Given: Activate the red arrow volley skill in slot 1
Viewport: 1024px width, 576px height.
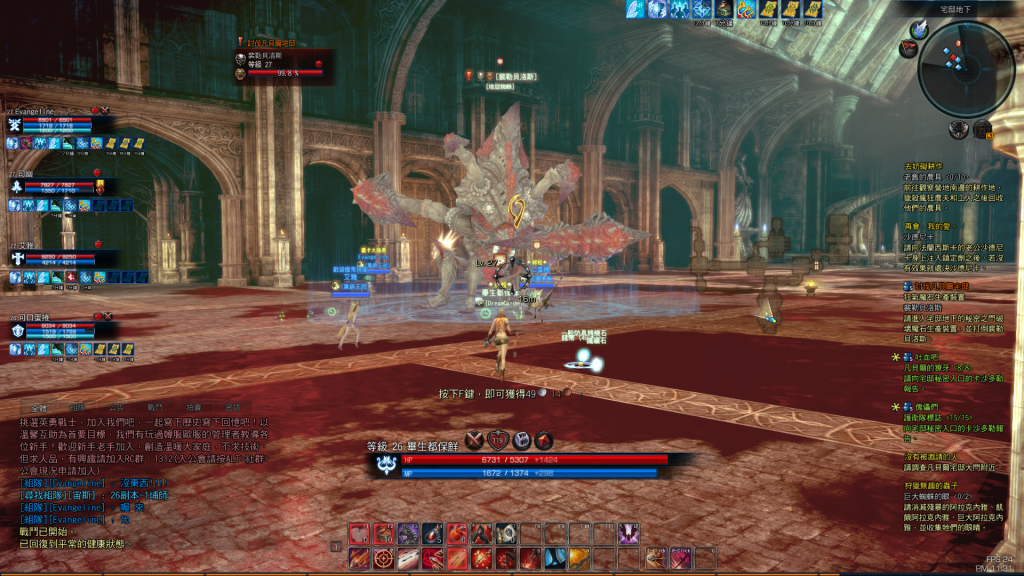Looking at the screenshot, I should coord(359,559).
